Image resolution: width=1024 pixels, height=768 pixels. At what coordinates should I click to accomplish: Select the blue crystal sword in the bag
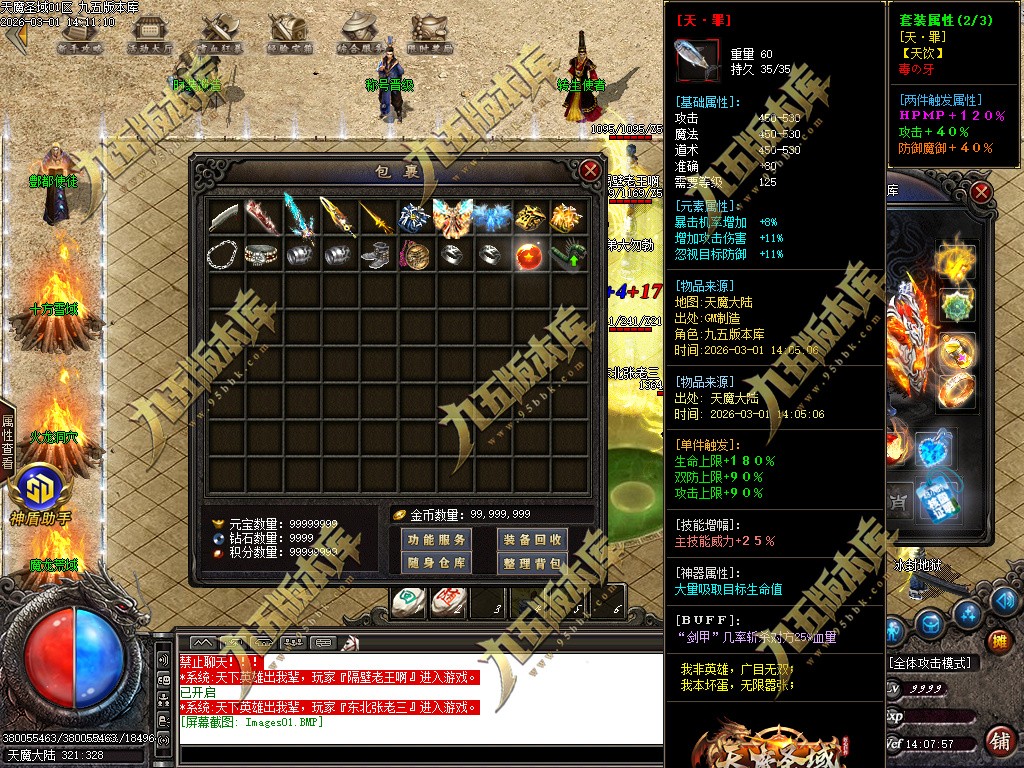point(301,217)
